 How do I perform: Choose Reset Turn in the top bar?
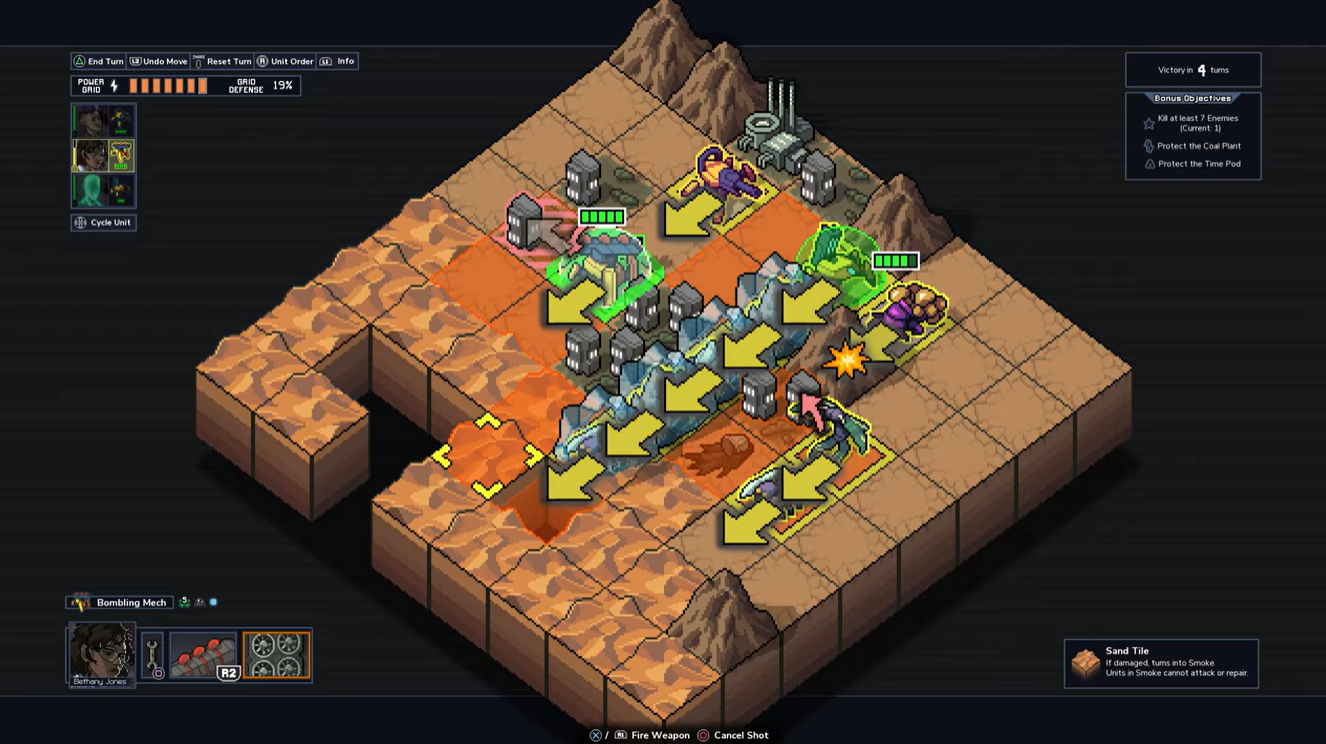click(222, 61)
